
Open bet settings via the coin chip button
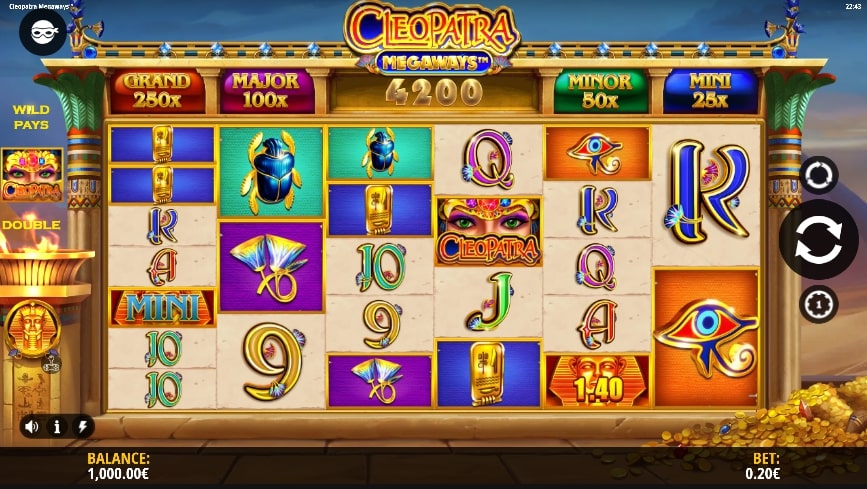818,304
